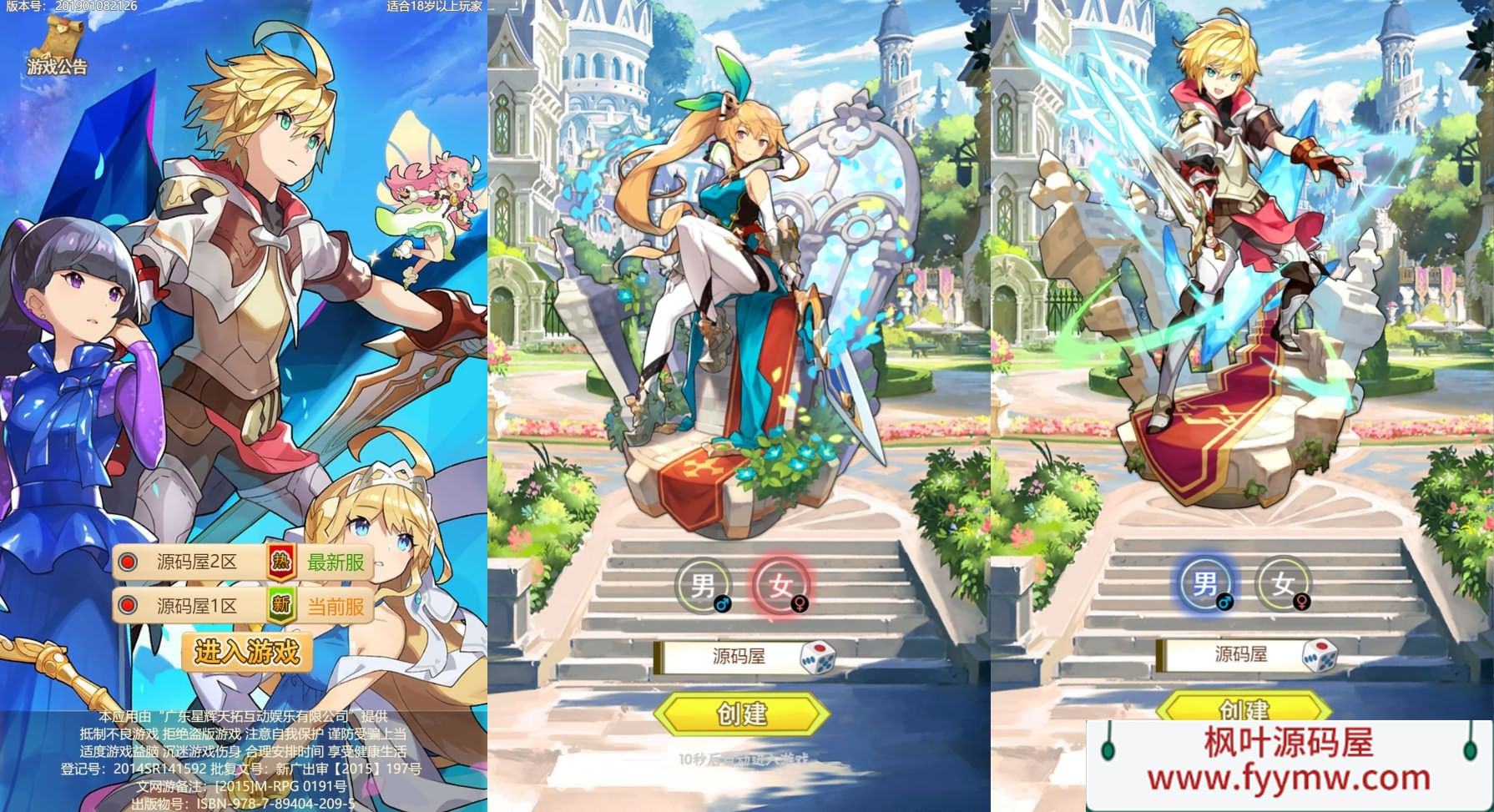The height and width of the screenshot is (812, 1494).
Task: Click the name field below the red 女 button
Action: pyautogui.click(x=728, y=657)
